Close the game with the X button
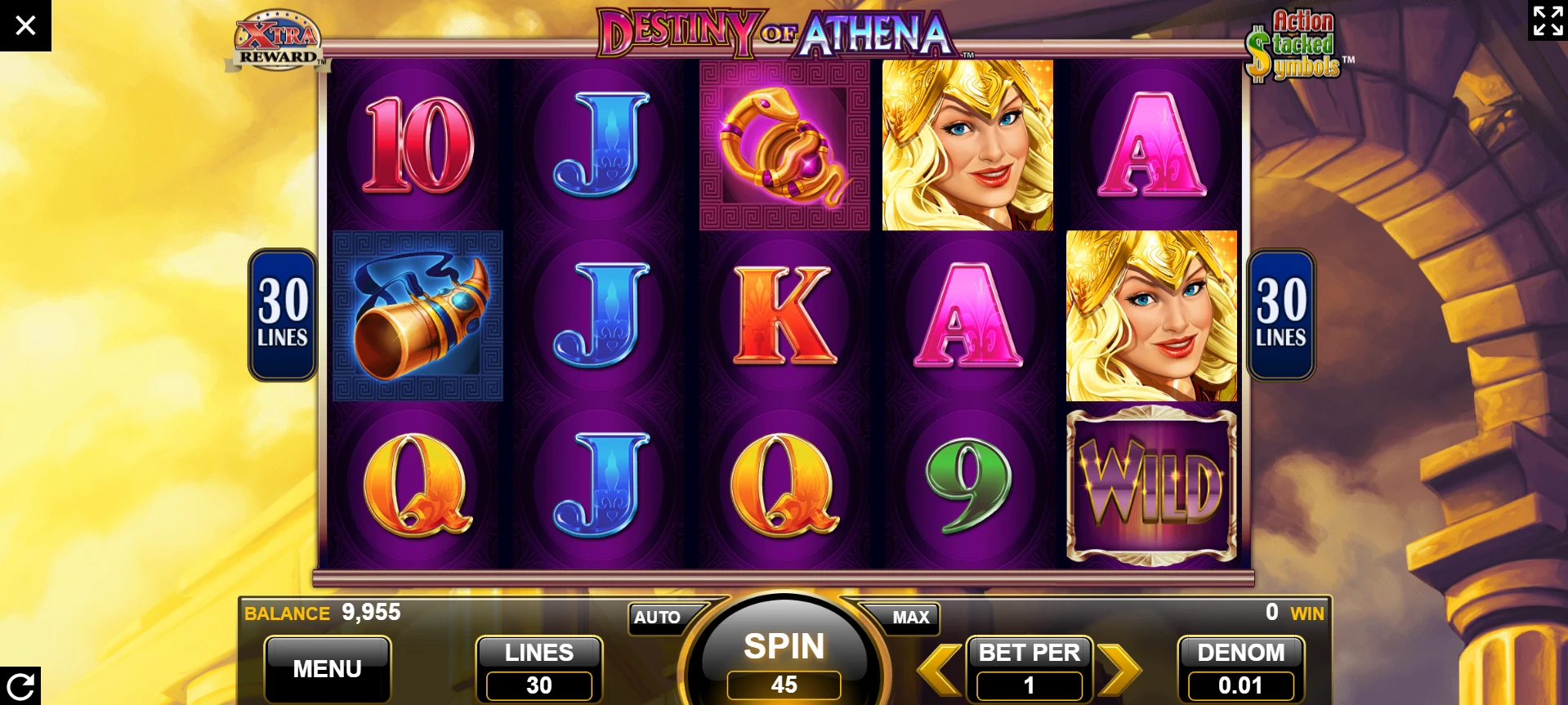Image resolution: width=1568 pixels, height=705 pixels. [25, 25]
